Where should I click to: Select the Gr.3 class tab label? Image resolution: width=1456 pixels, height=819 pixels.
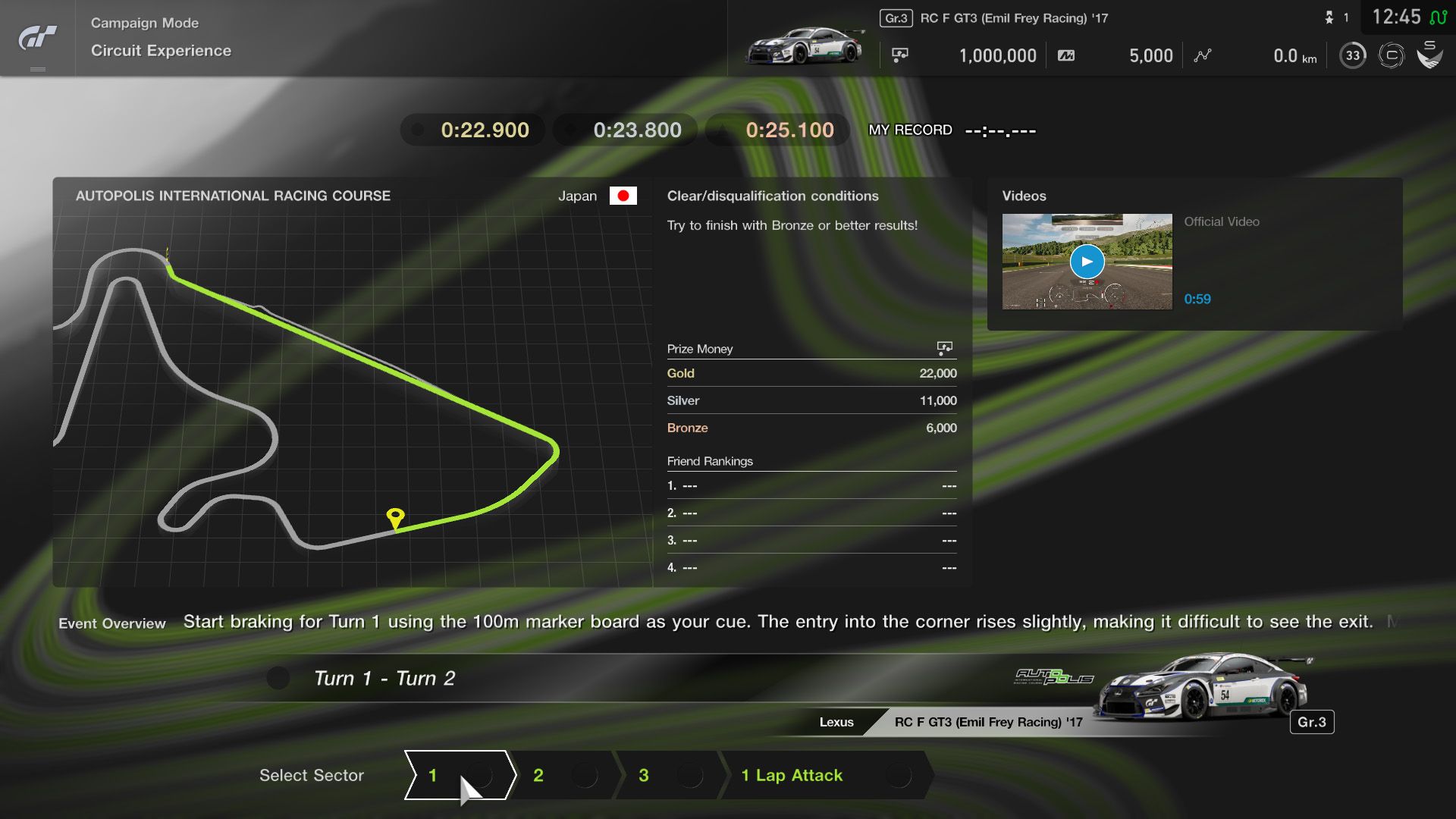896,17
